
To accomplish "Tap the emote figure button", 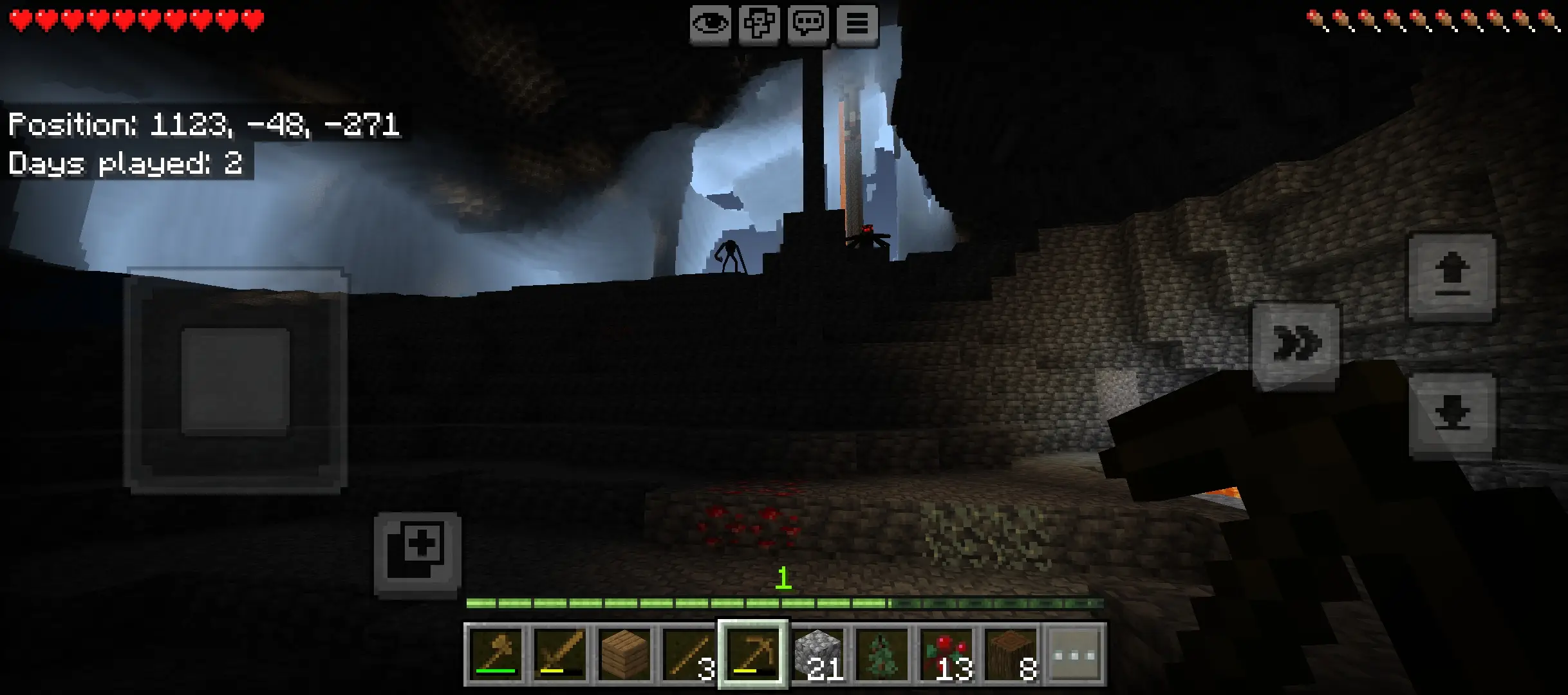I will (x=759, y=24).
